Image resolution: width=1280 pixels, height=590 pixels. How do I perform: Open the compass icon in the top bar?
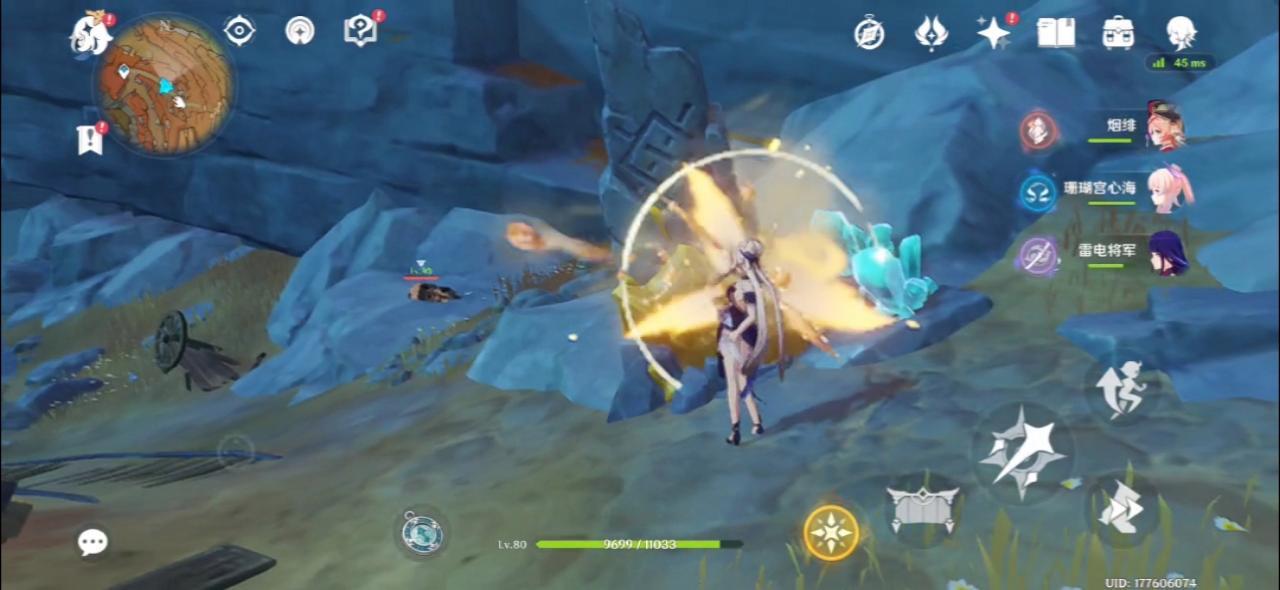pyautogui.click(x=869, y=33)
